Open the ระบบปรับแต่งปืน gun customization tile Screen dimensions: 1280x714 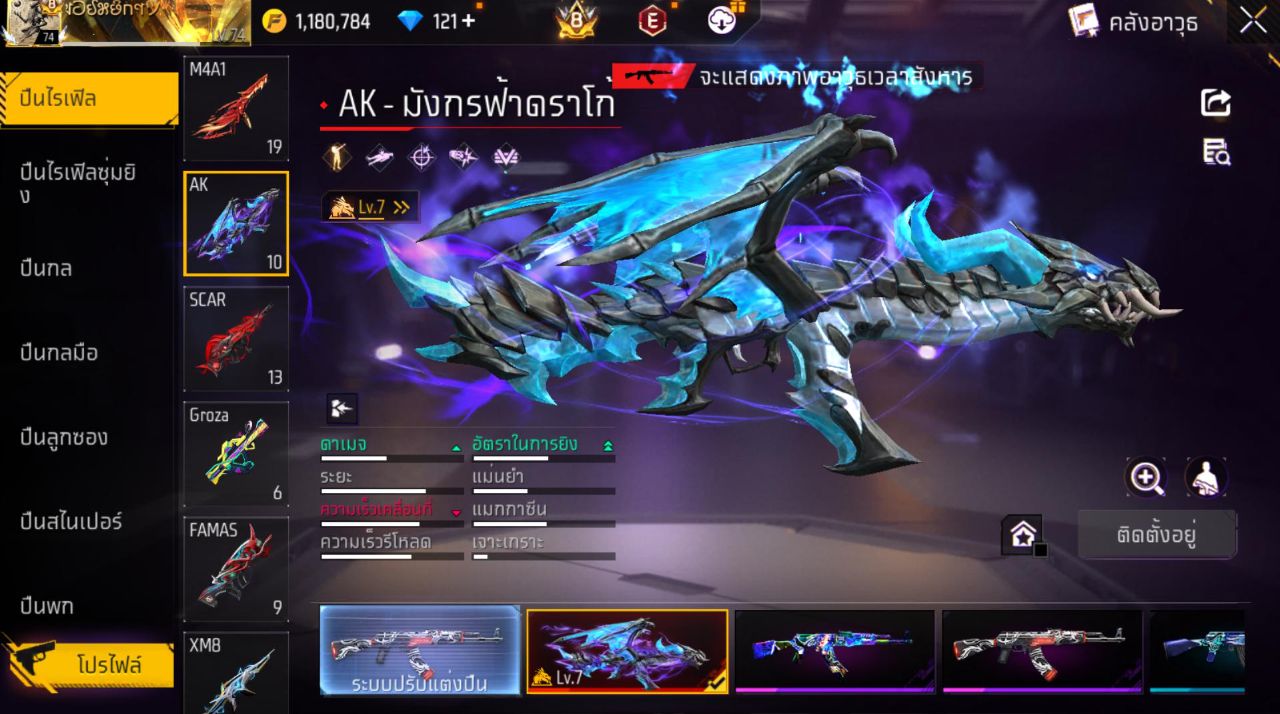[420, 650]
